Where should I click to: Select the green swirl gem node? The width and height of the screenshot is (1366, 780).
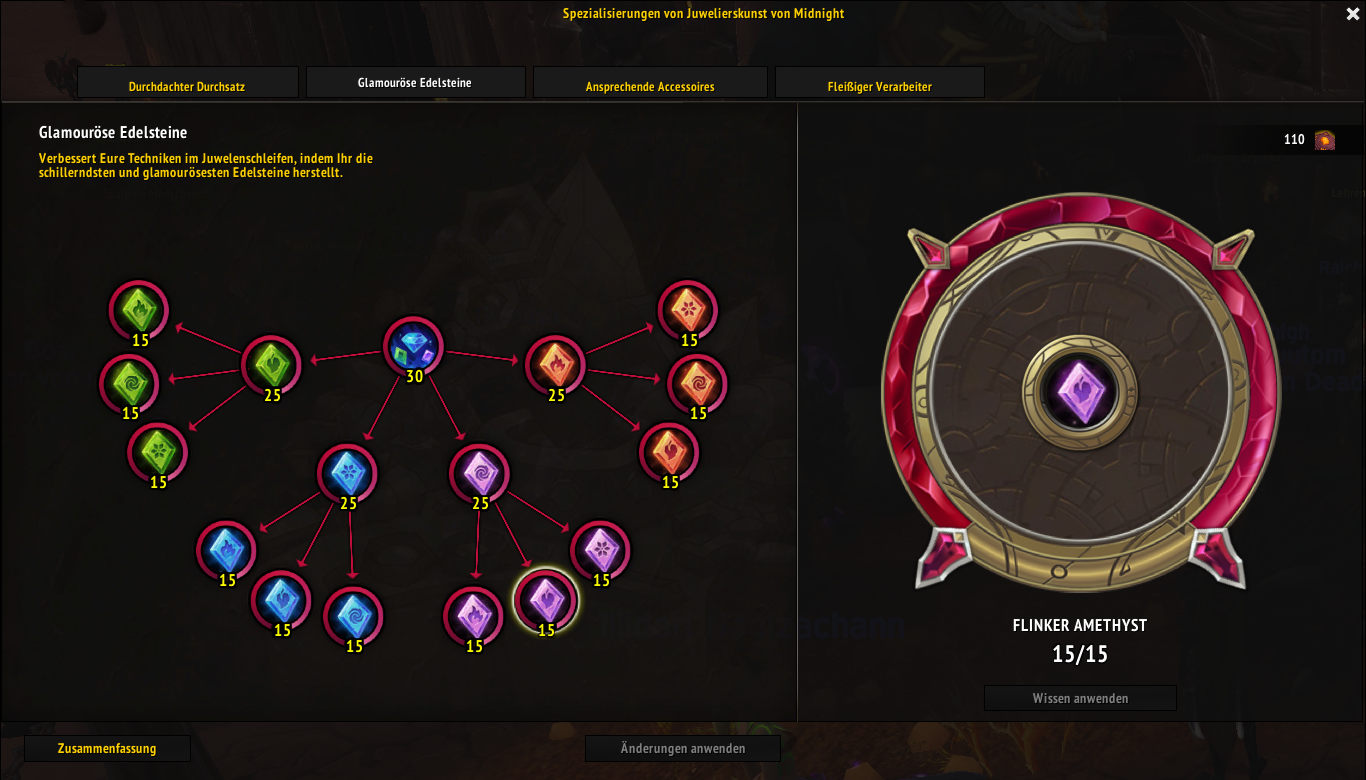click(129, 383)
